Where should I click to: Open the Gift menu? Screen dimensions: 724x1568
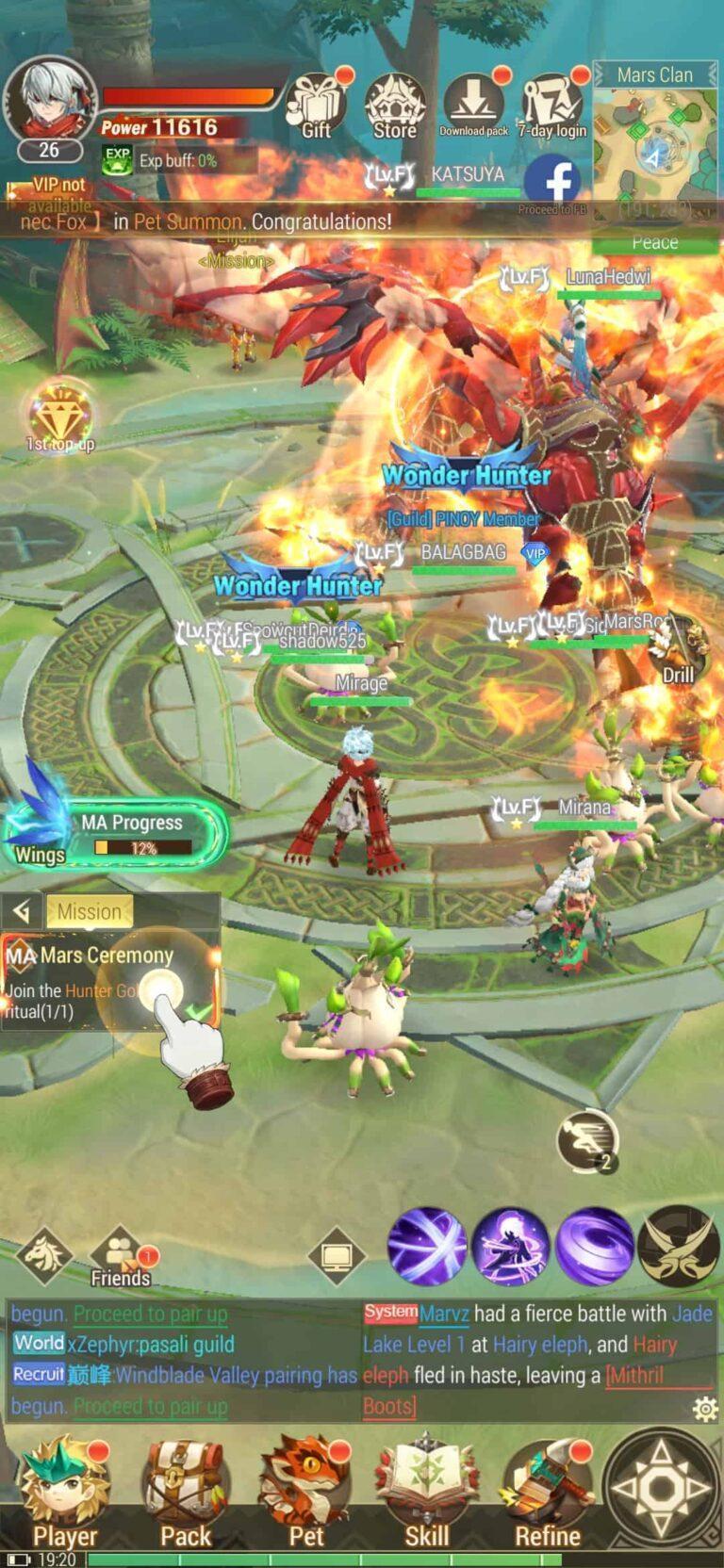click(x=316, y=106)
